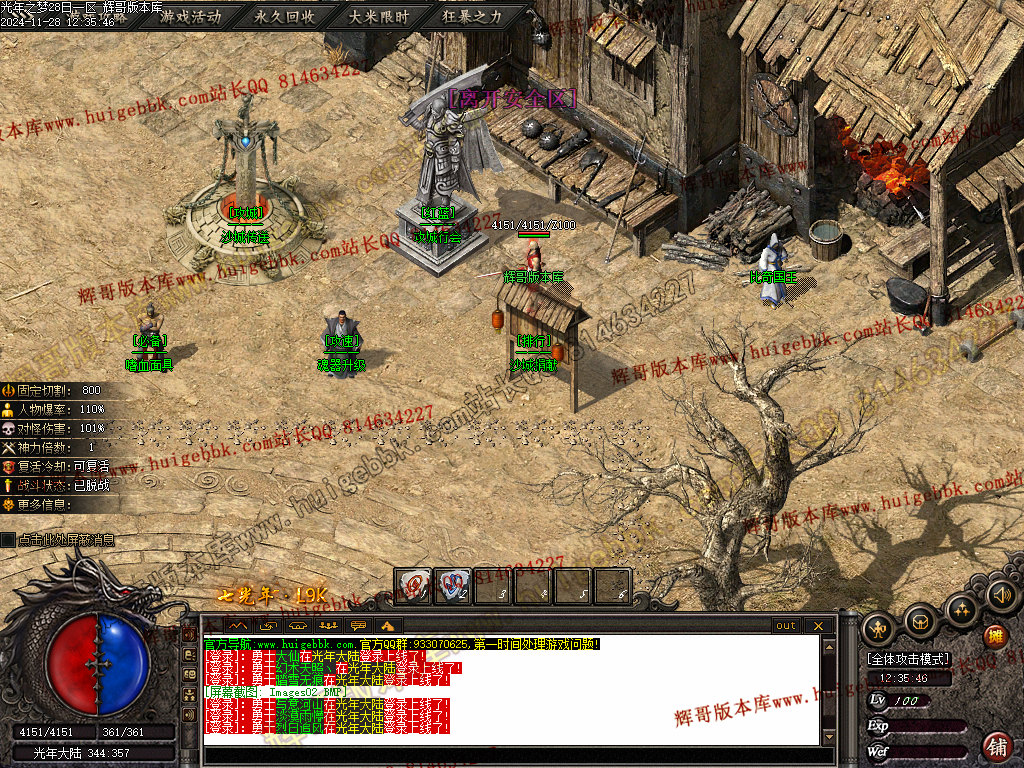Open the 游戏活动 menu
Viewport: 1024px width, 768px height.
tap(191, 17)
